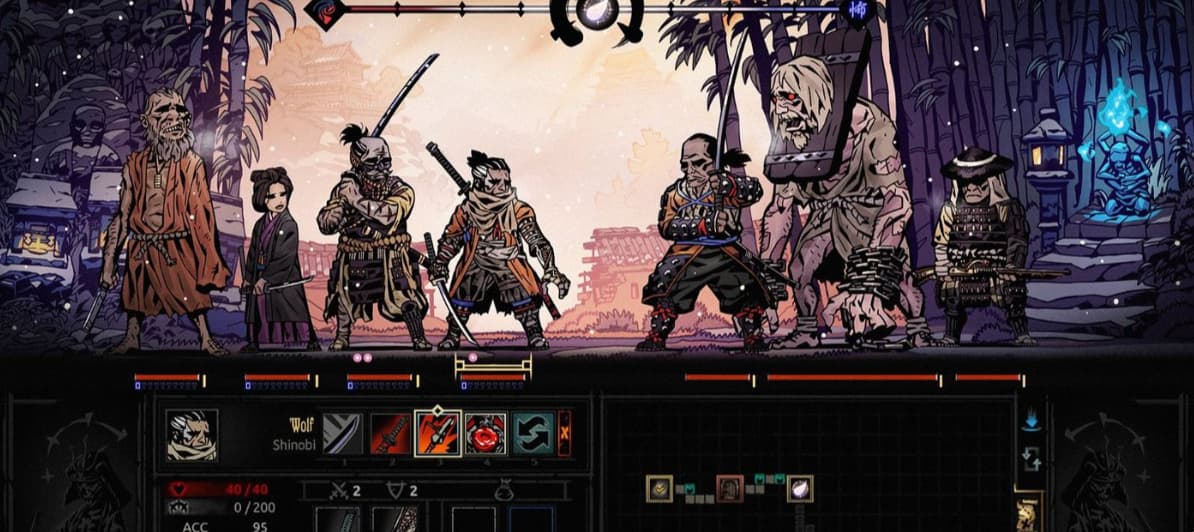1194x532 pixels.
Task: Toggle the blue swap-arrows panel button
Action: (1031, 460)
